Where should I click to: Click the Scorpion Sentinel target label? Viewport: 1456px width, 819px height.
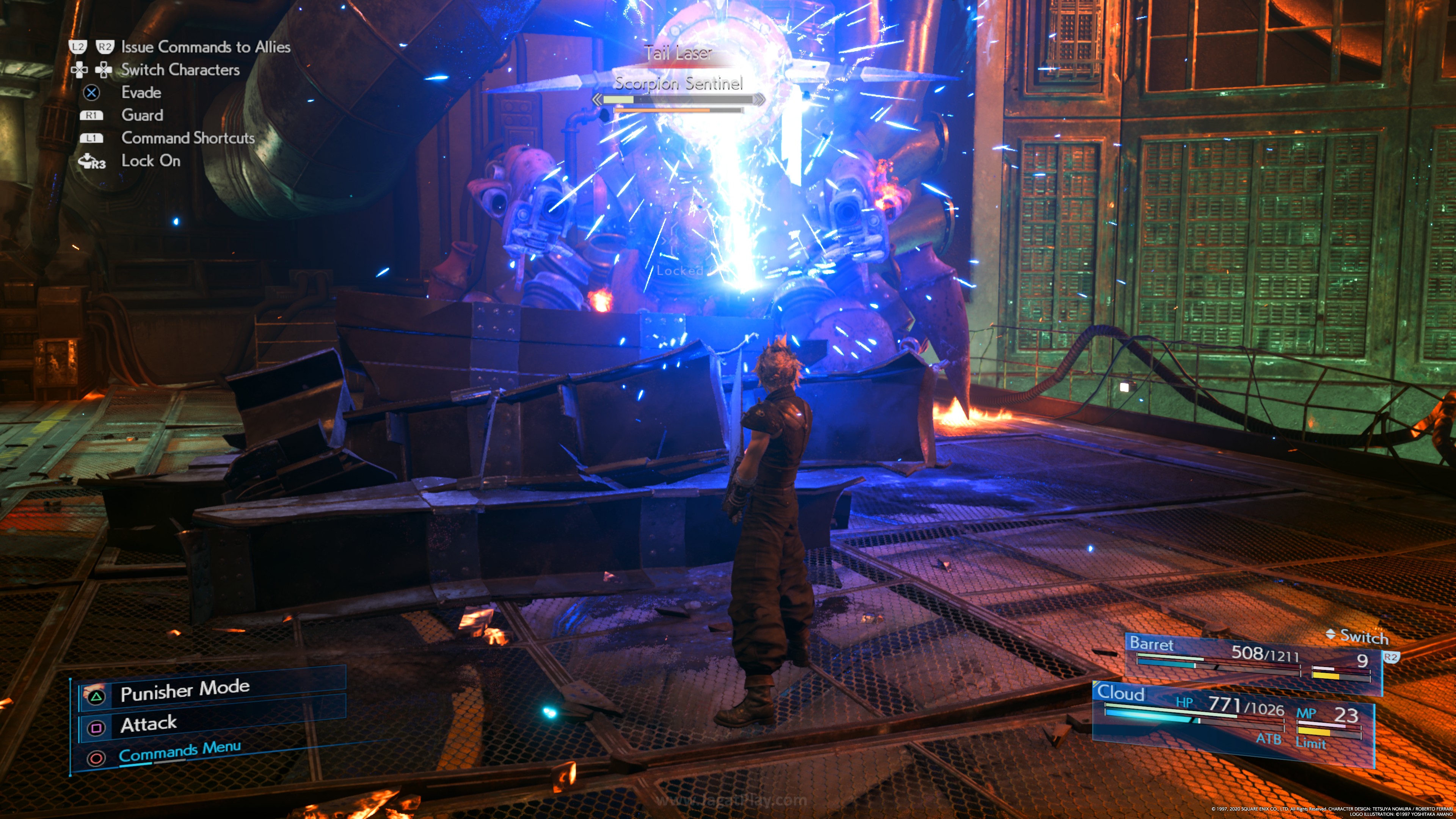pyautogui.click(x=678, y=84)
